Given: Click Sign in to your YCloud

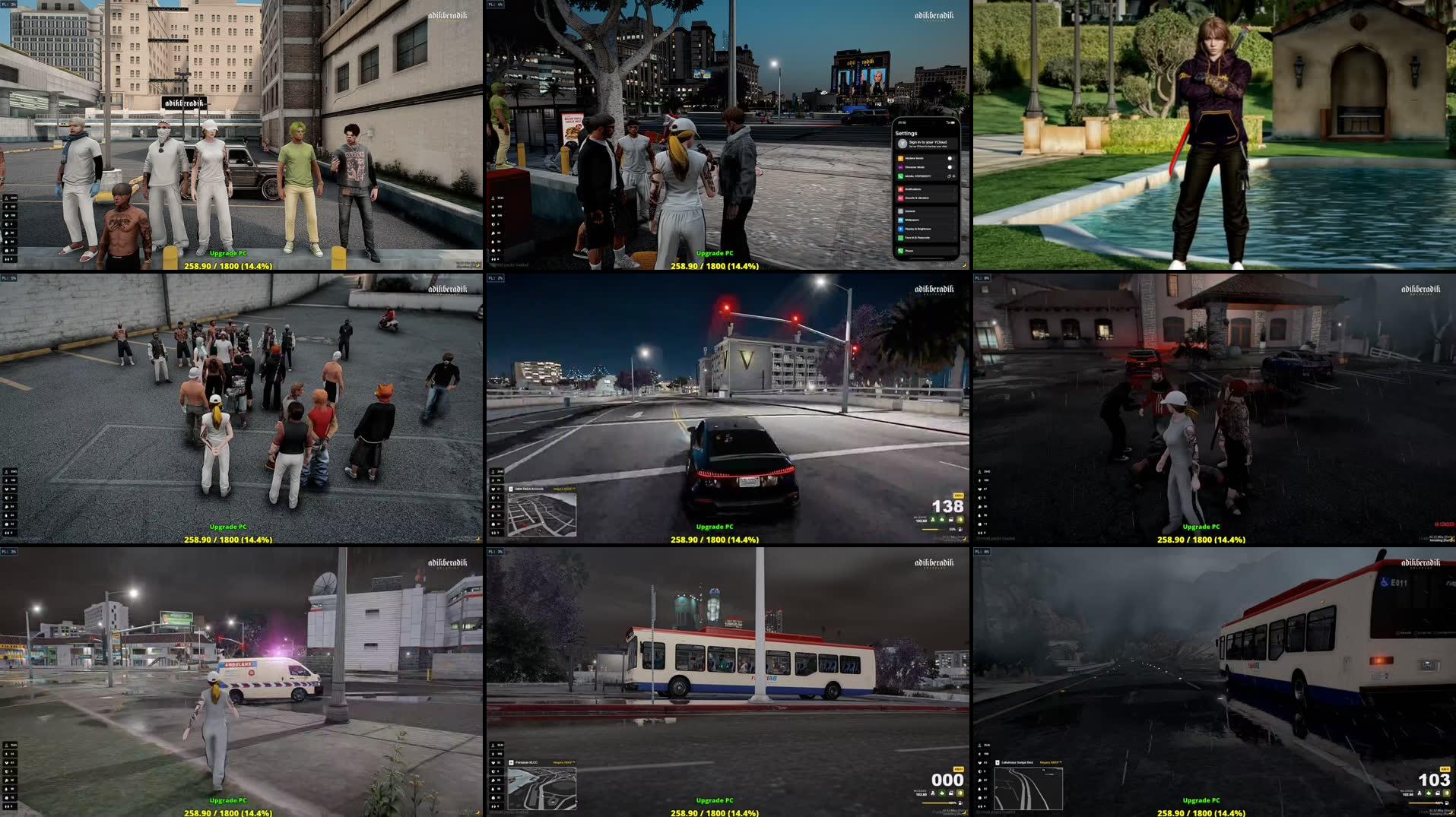Looking at the screenshot, I should pos(928,143).
